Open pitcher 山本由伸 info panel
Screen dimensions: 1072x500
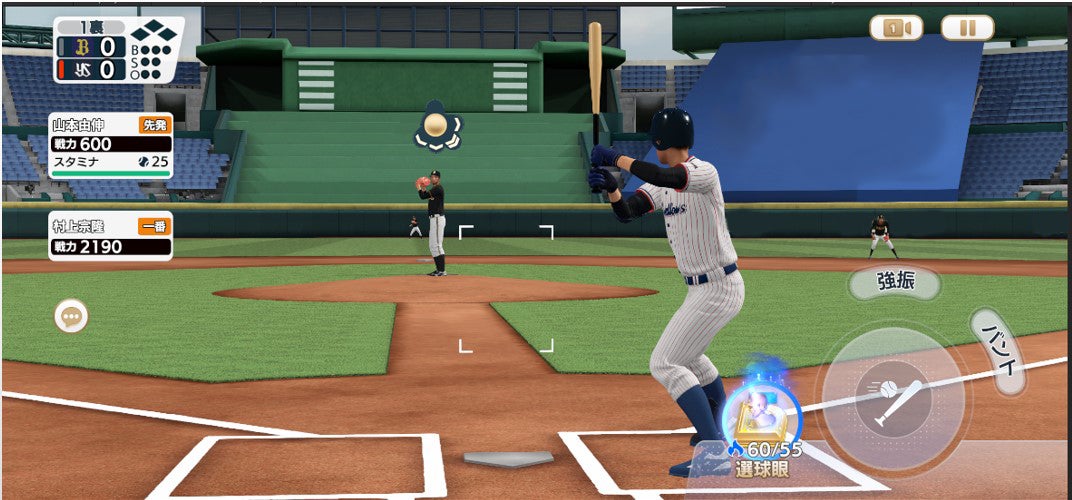[x=110, y=145]
